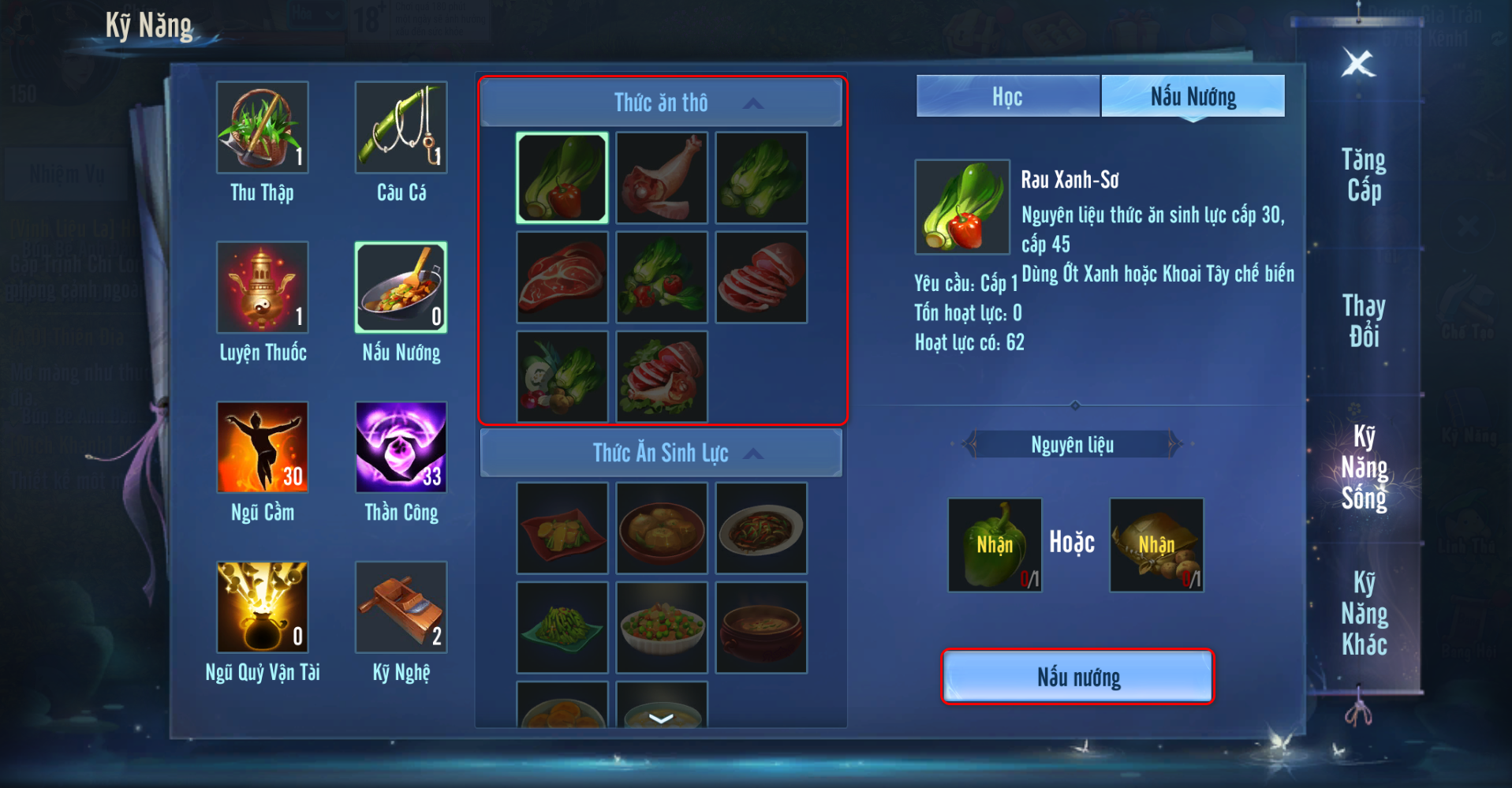Viewport: 1512px width, 788px height.
Task: Collapse the Thức ăn thô section
Action: pos(753,103)
